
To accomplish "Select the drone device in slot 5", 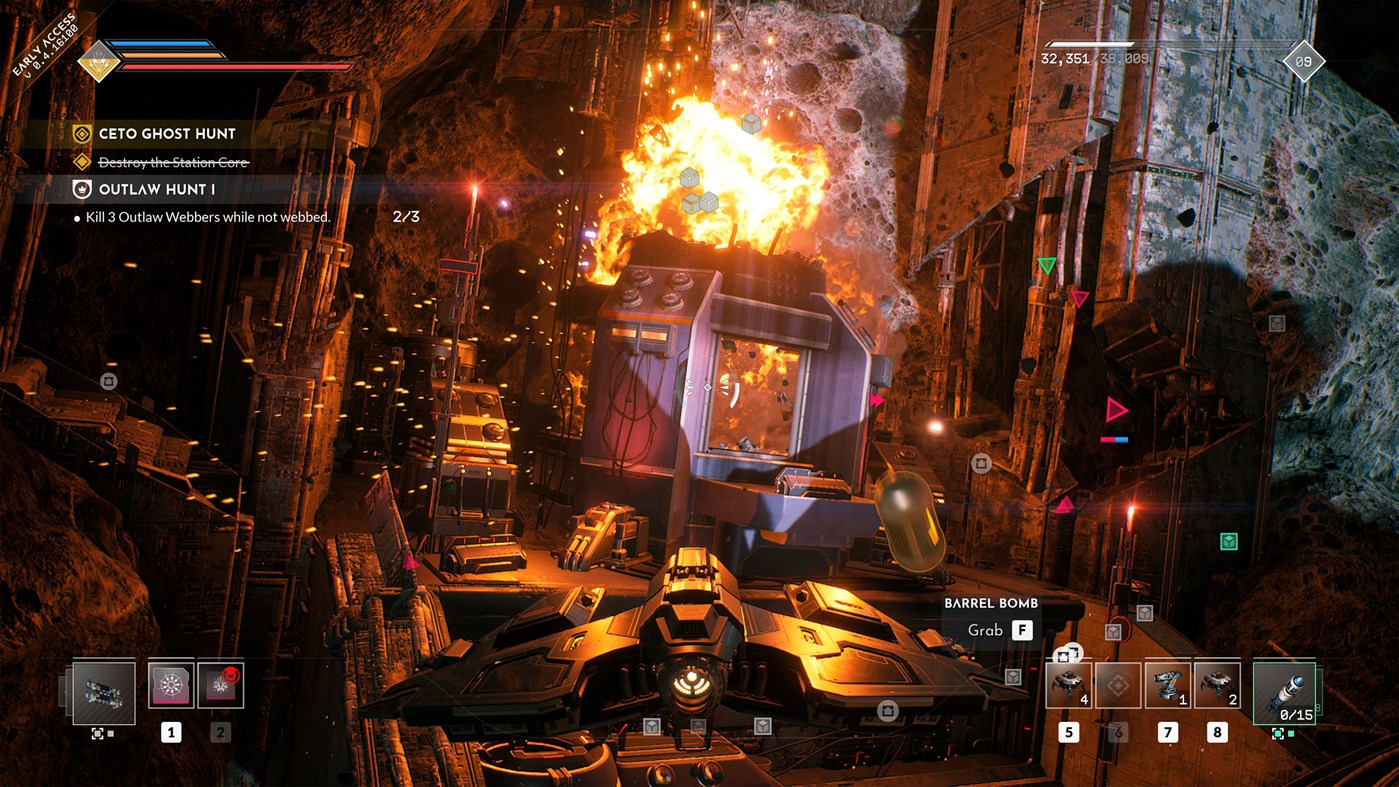I will (x=1066, y=684).
